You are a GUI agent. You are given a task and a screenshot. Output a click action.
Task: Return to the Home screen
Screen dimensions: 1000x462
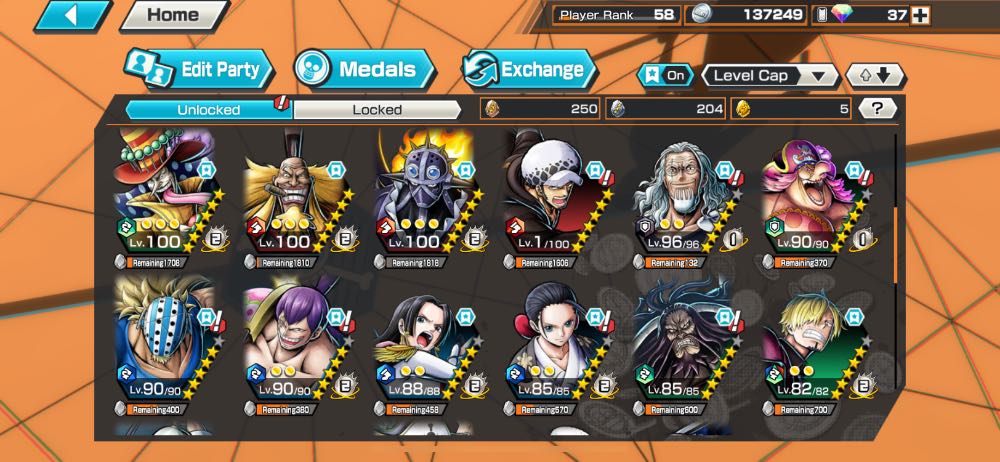click(172, 15)
